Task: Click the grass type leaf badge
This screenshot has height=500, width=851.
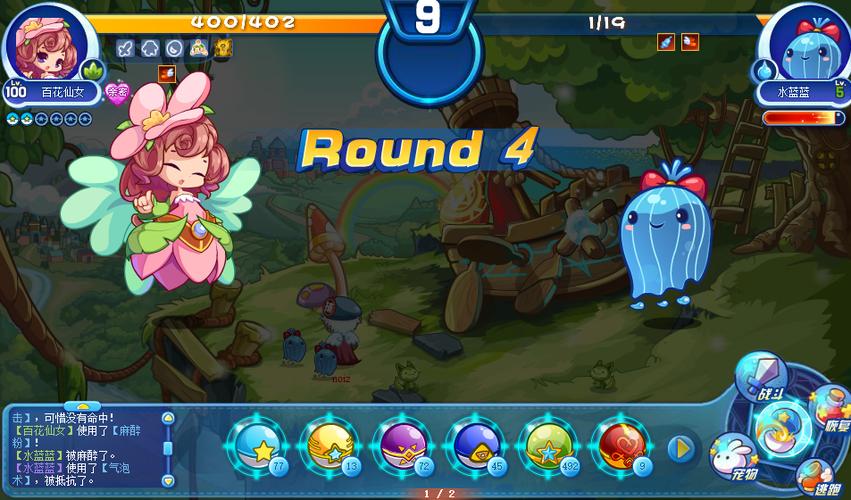Action: point(92,72)
